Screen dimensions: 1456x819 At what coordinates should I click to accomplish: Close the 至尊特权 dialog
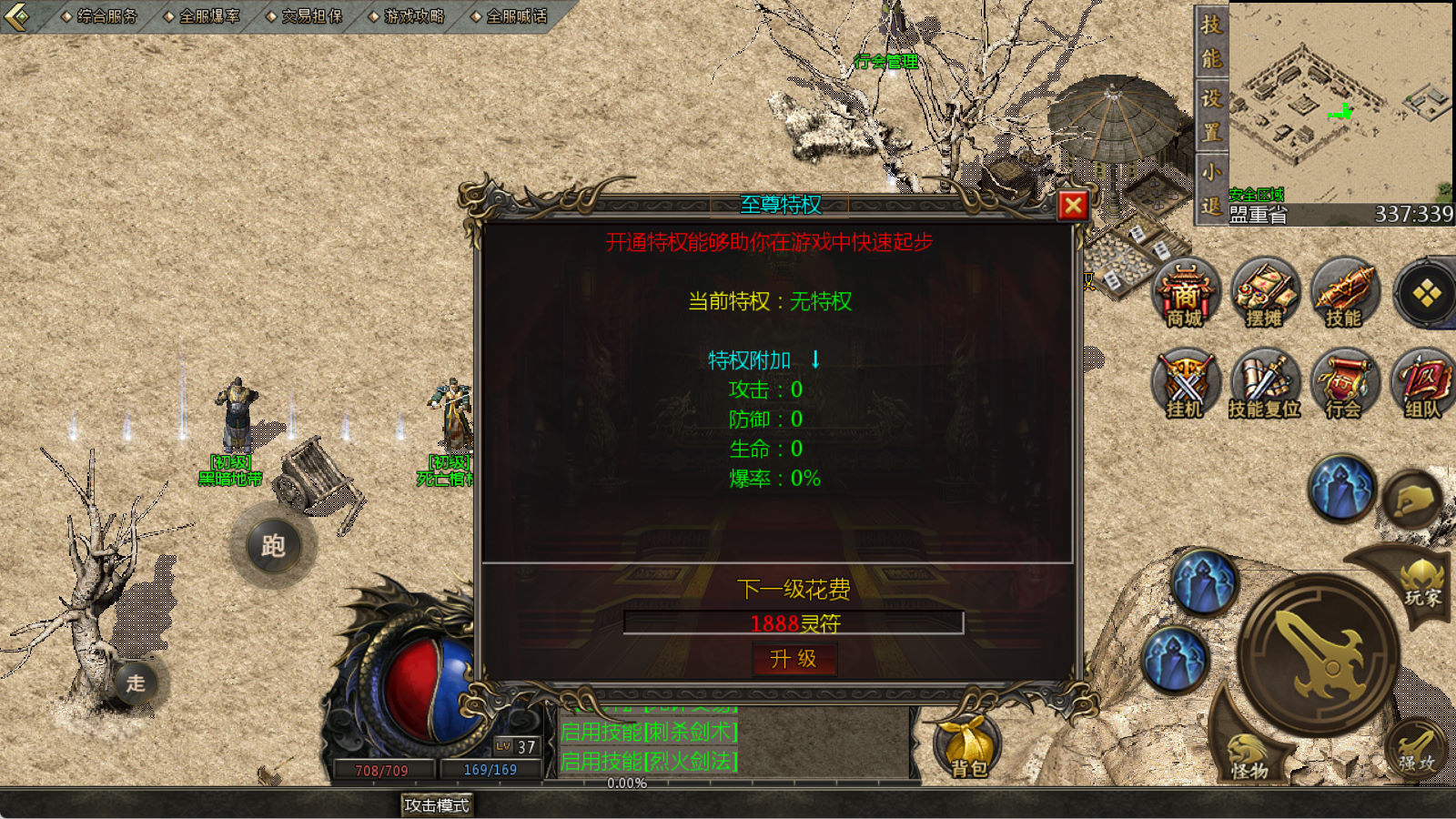(1073, 206)
